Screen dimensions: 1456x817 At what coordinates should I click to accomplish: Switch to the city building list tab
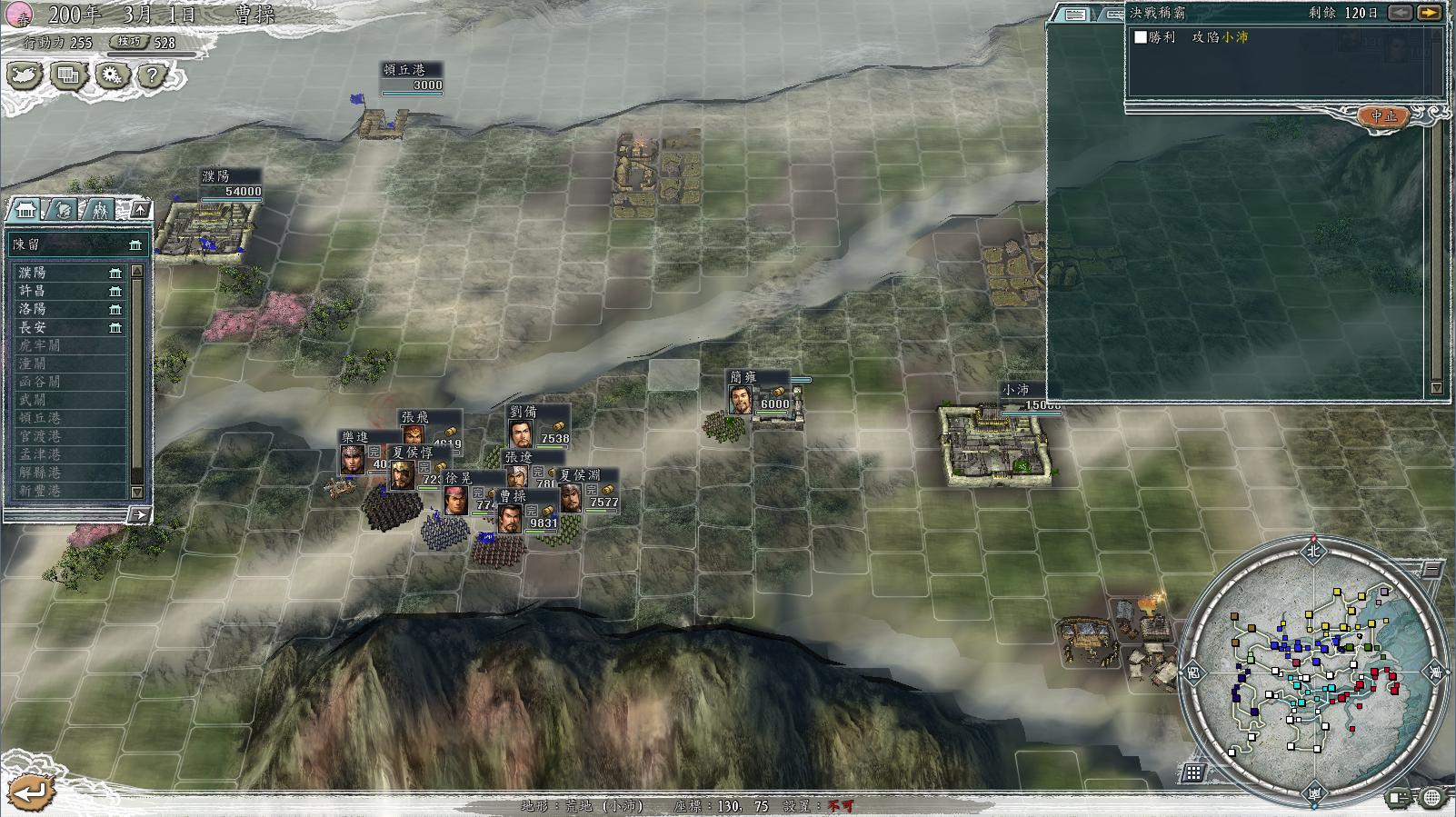25,211
